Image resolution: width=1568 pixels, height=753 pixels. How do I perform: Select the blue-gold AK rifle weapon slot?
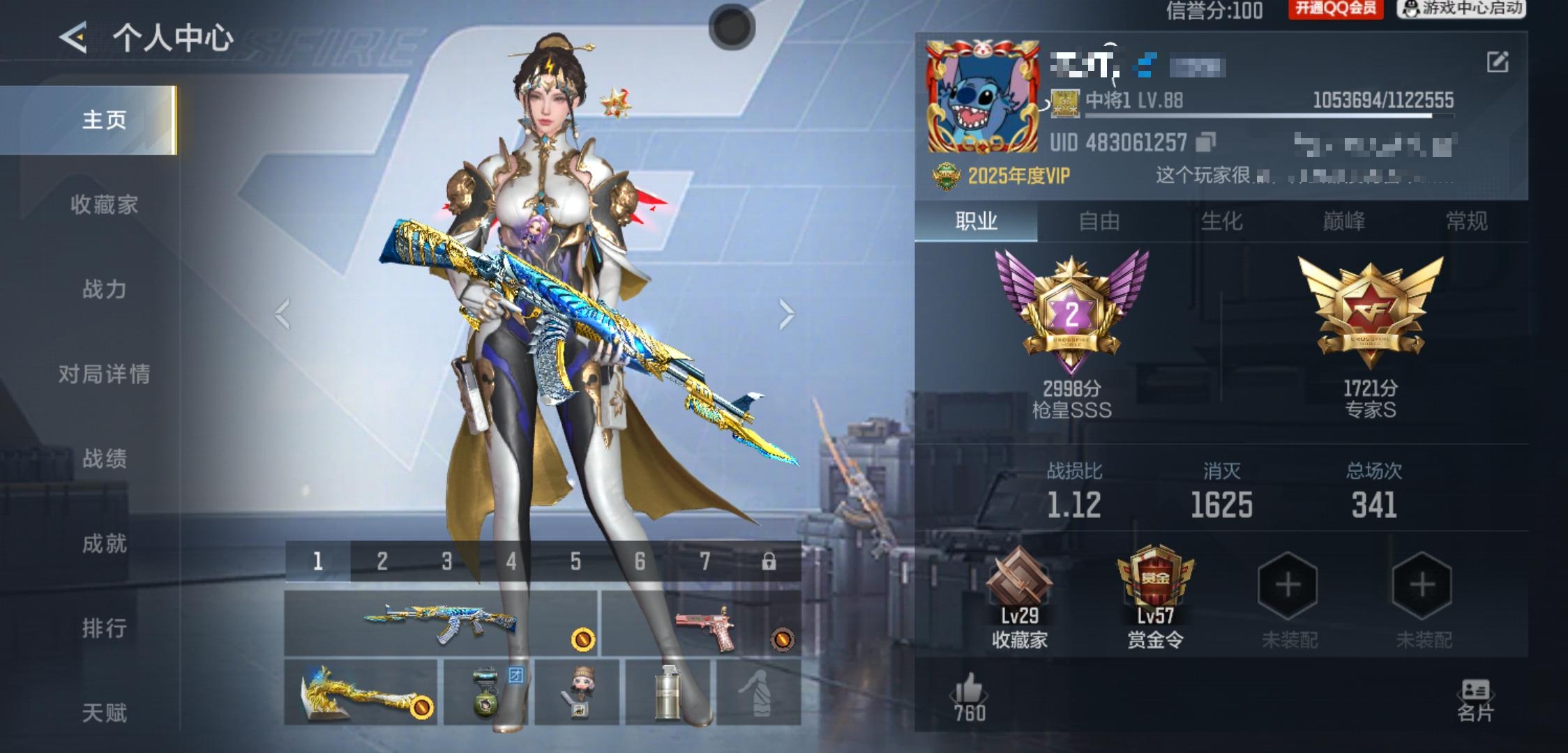pos(441,622)
